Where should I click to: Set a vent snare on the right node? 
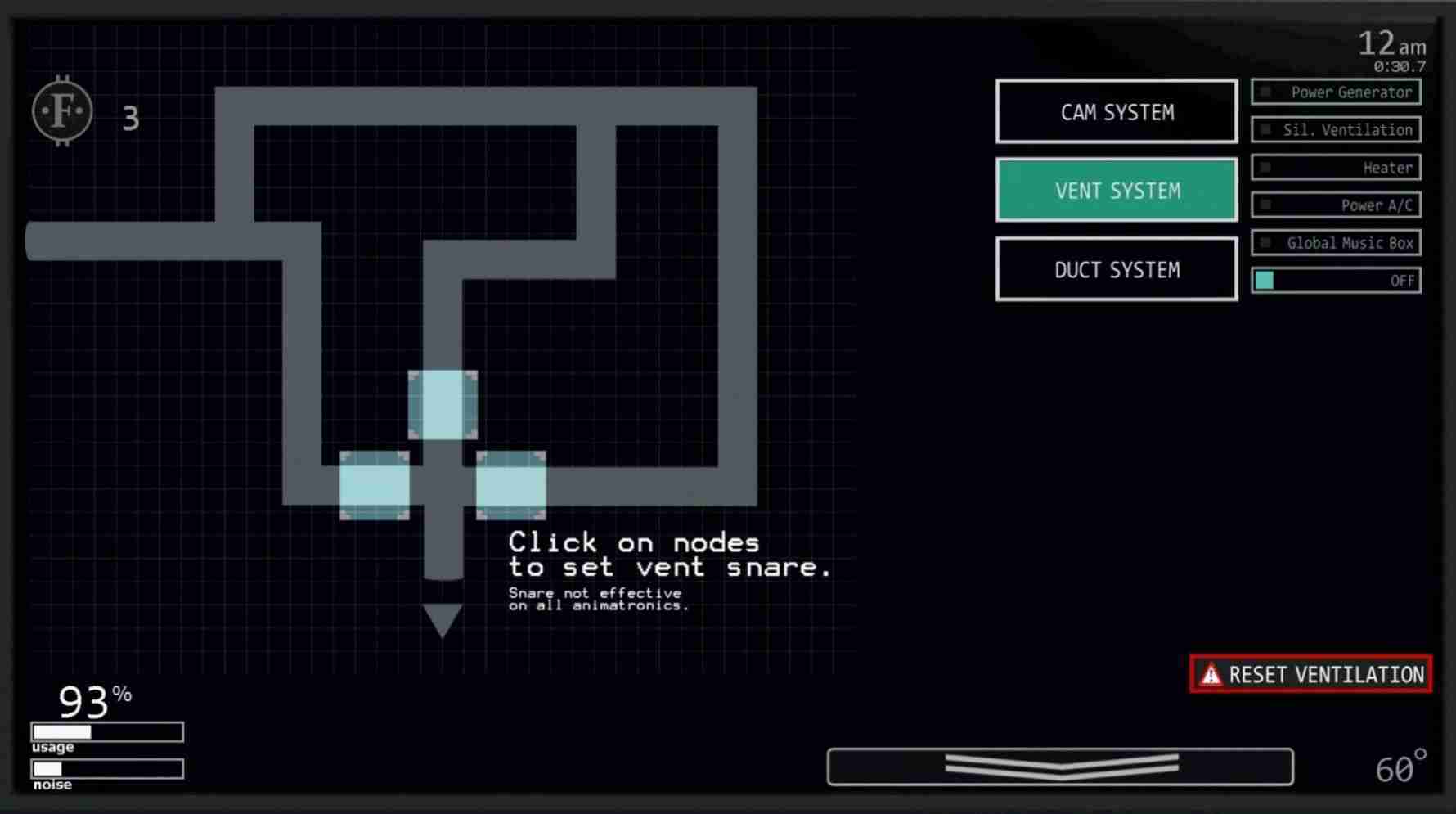click(x=510, y=485)
